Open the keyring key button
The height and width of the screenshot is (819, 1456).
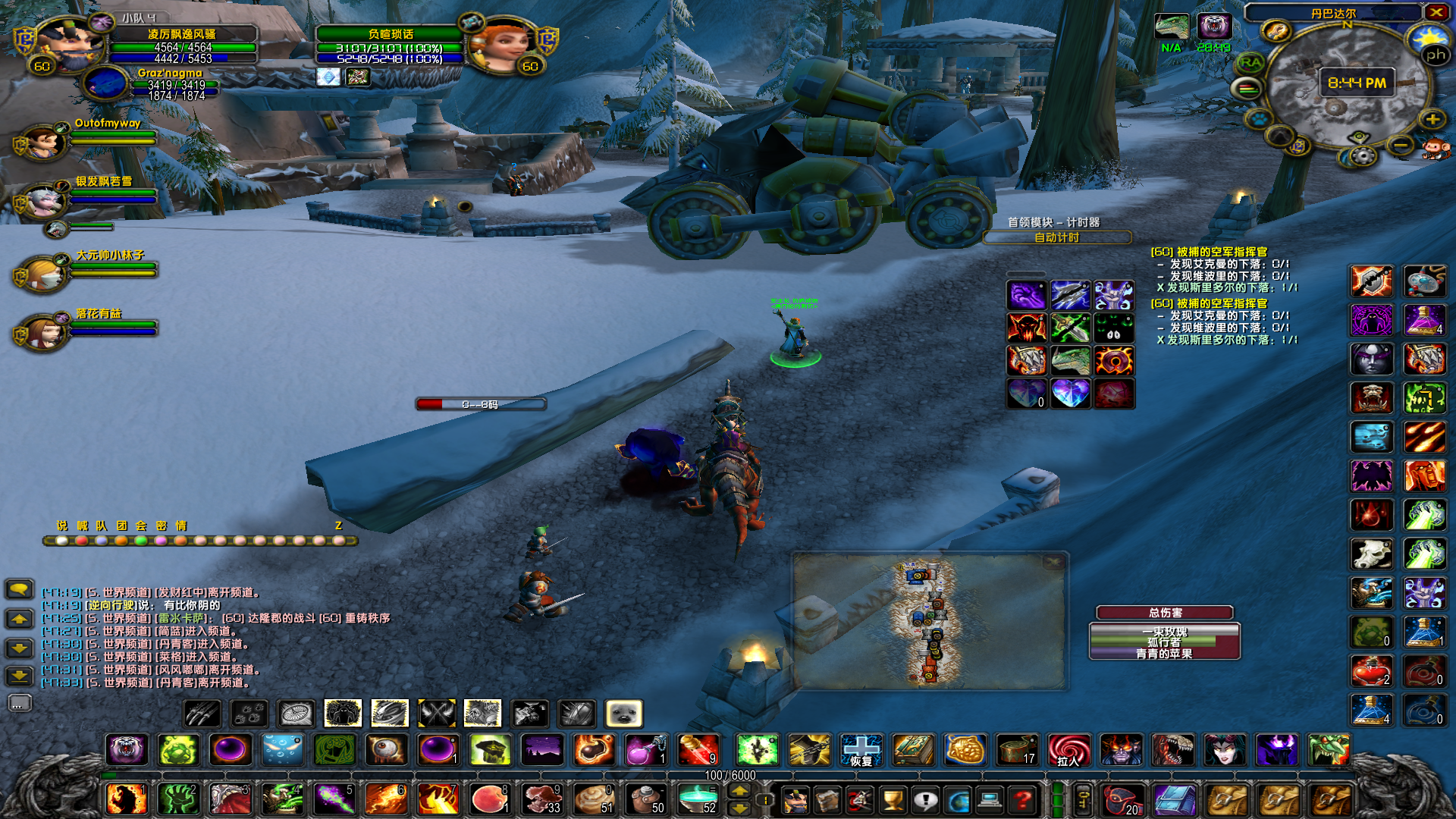(1083, 799)
